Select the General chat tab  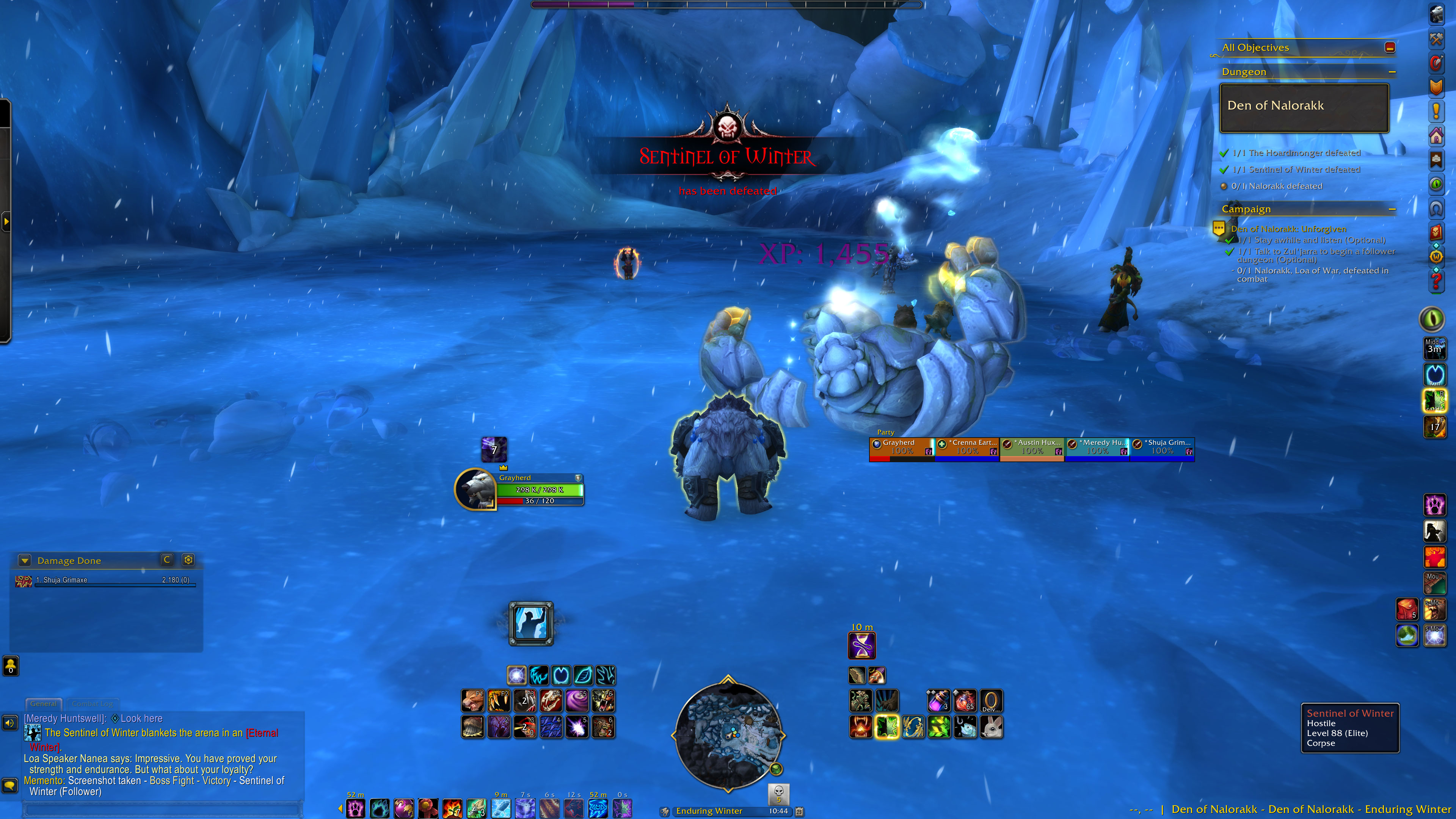pyautogui.click(x=44, y=704)
